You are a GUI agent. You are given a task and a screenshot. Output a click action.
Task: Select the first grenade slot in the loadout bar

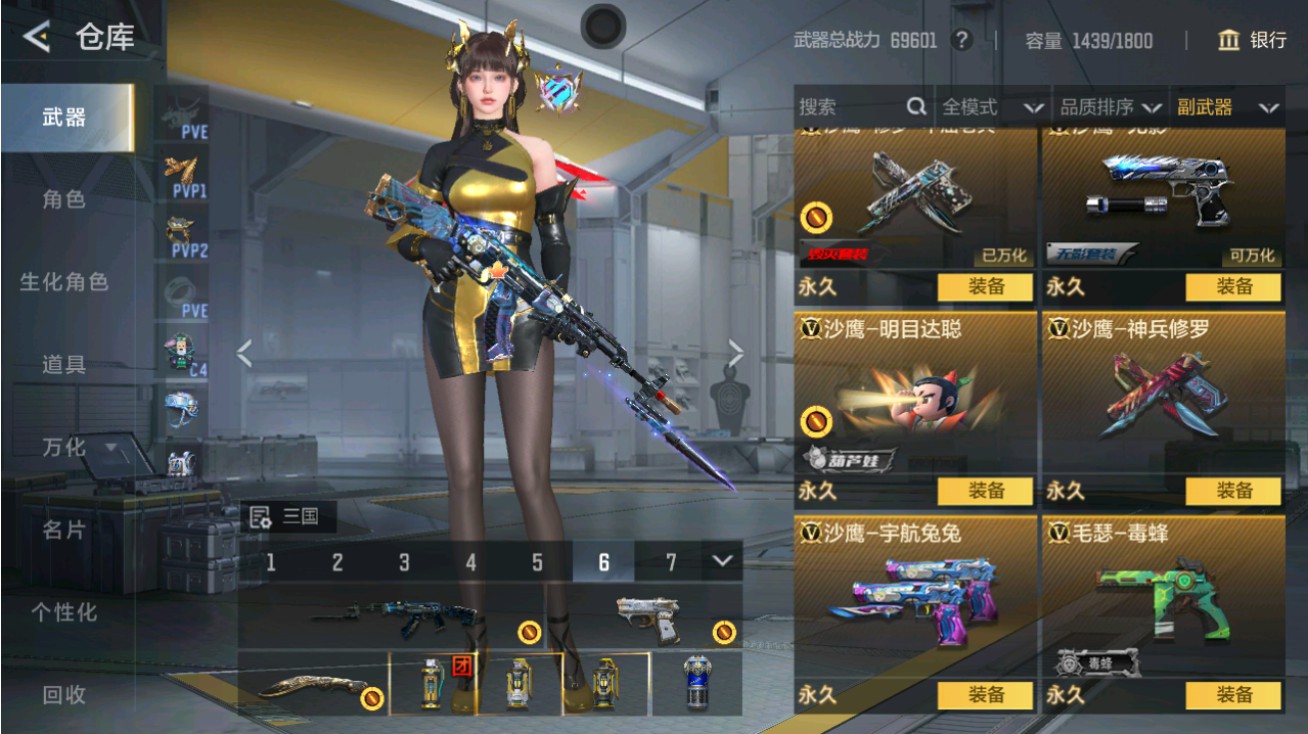[435, 686]
